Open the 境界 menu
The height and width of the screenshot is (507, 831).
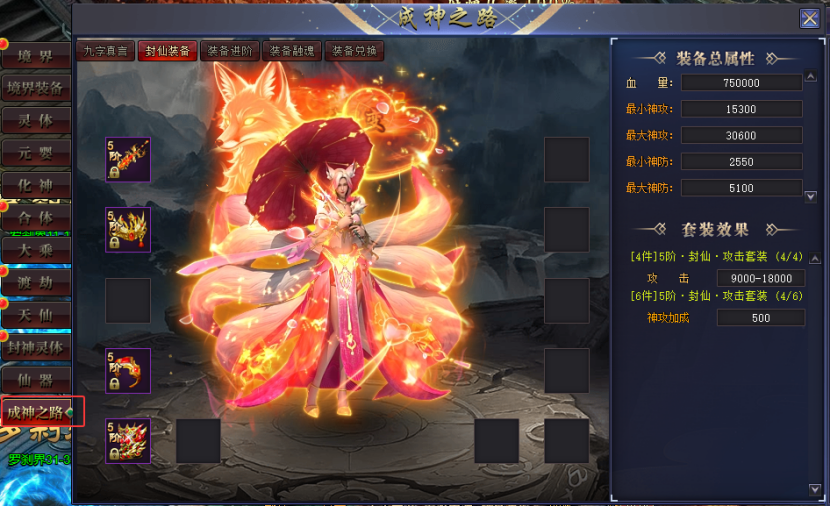(x=36, y=56)
